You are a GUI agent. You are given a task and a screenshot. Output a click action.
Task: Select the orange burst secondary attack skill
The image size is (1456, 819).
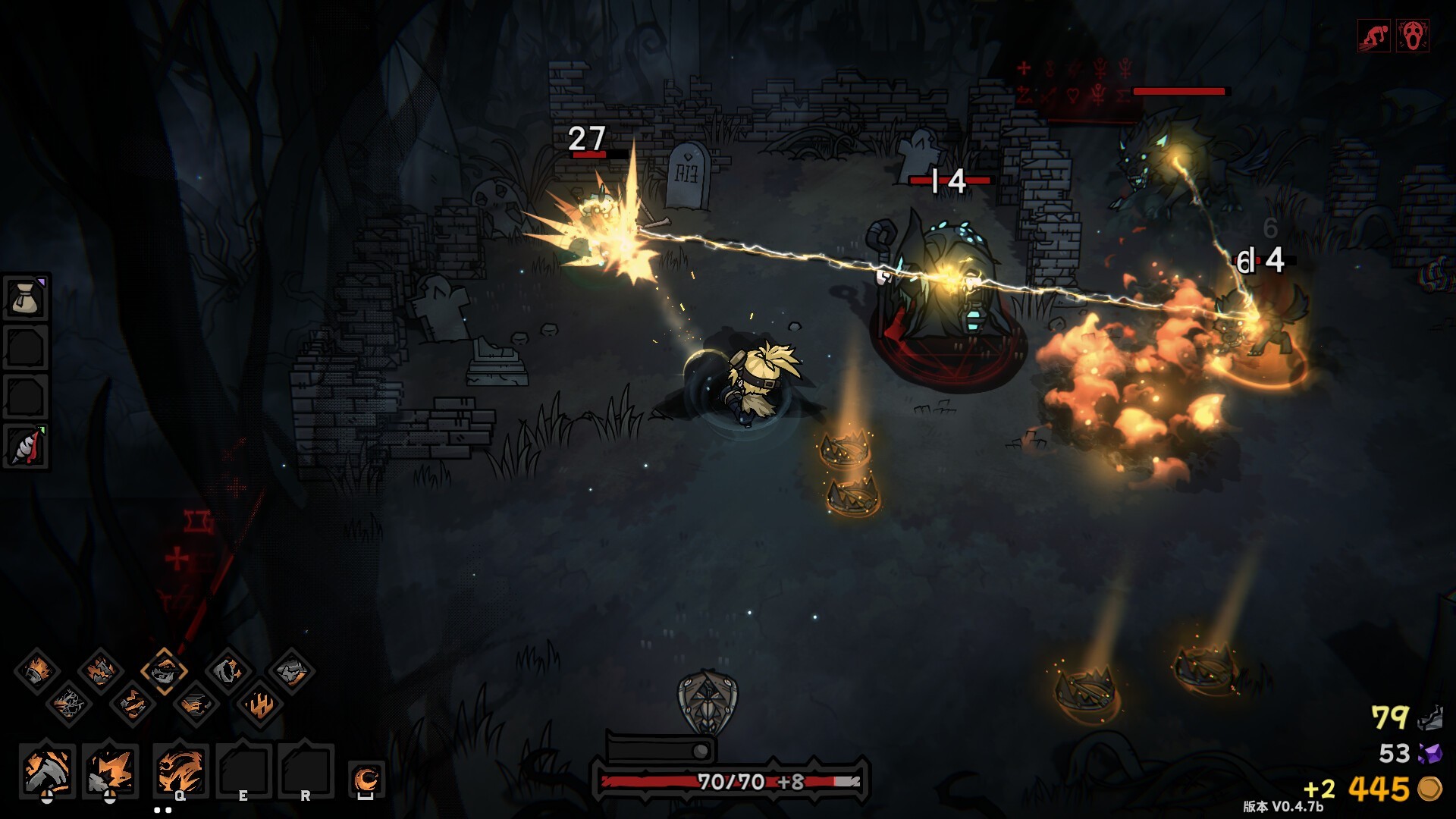point(111,770)
